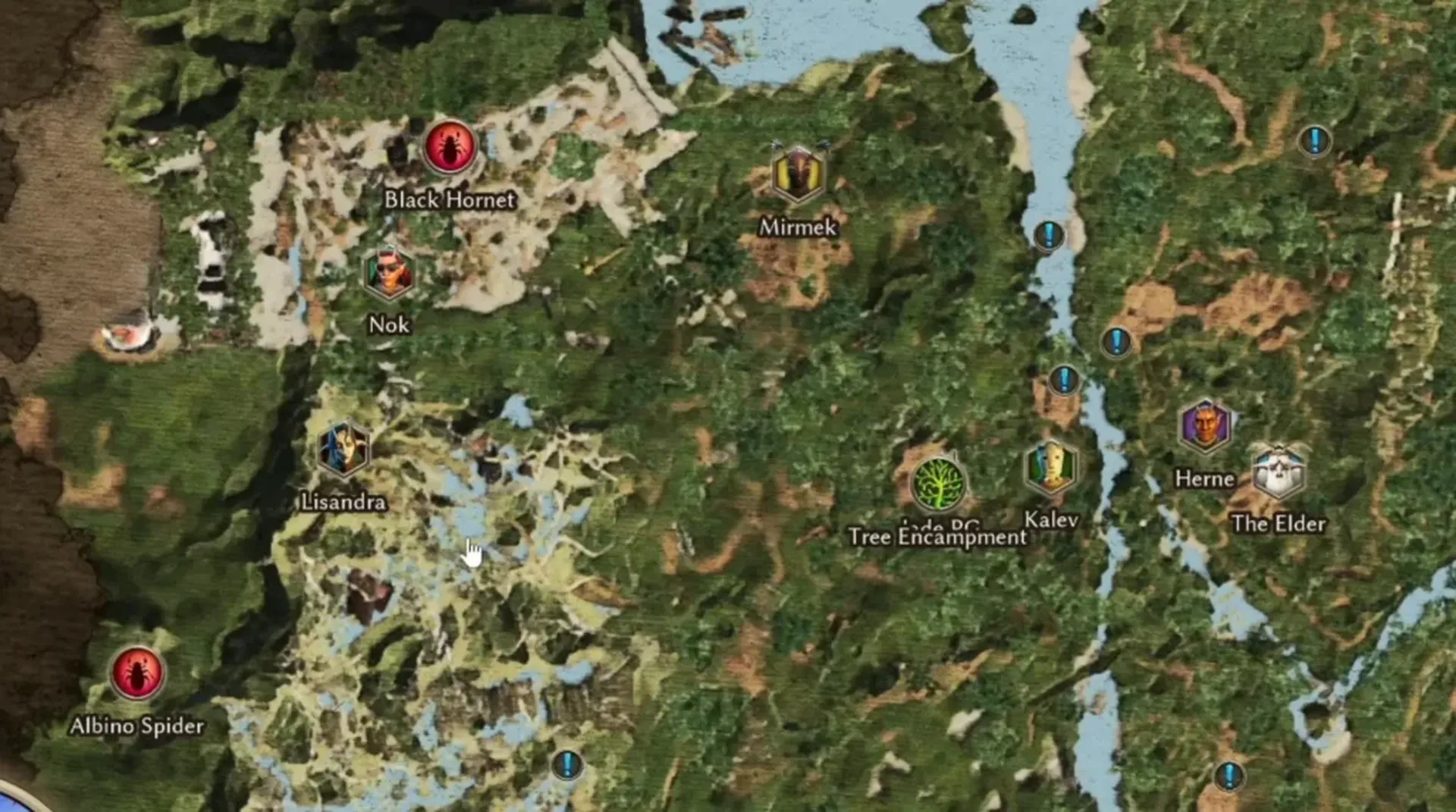Viewport: 1456px width, 812px height.
Task: Select the green Tree Encampment tree icon
Action: click(x=937, y=484)
